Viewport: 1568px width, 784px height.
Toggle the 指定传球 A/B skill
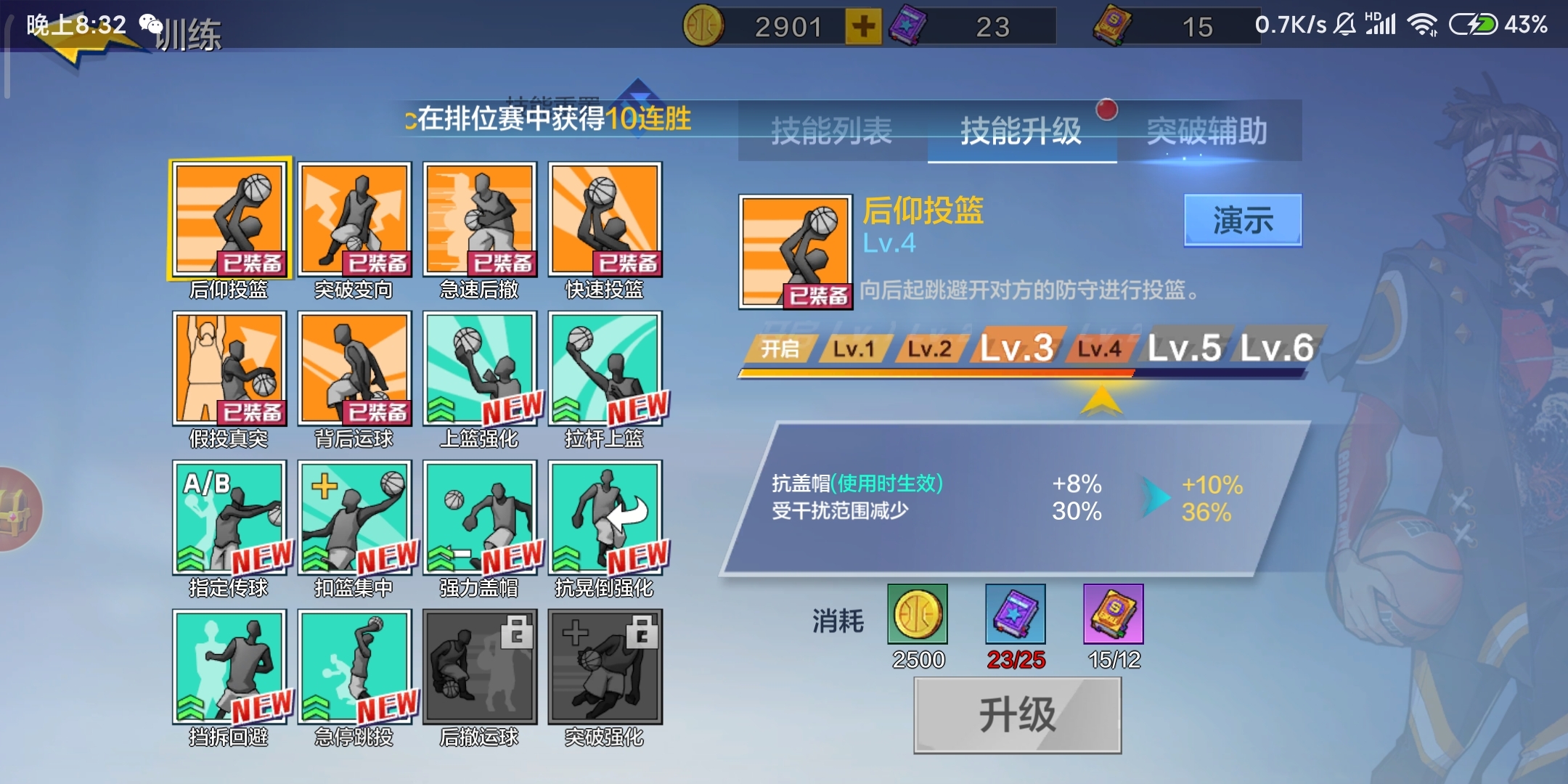230,517
